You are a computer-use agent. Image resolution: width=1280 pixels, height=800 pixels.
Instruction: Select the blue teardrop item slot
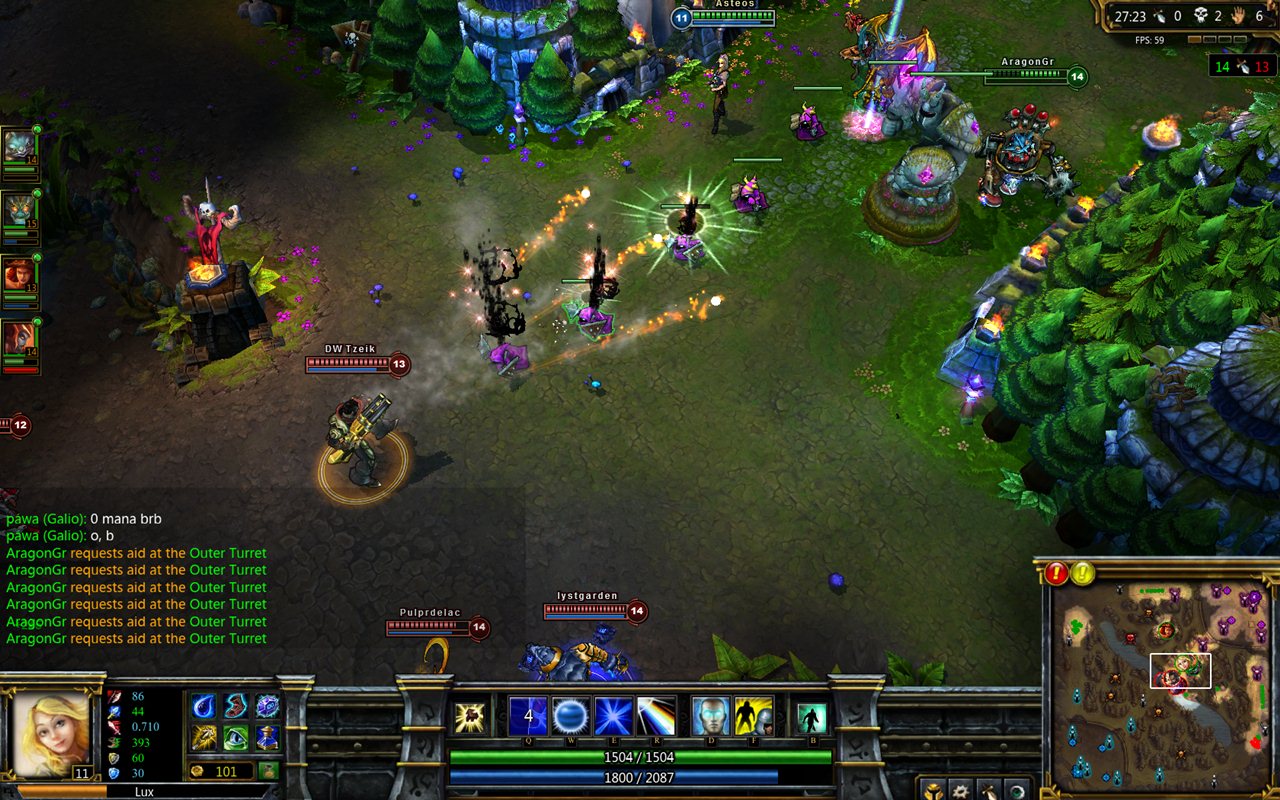coord(203,706)
